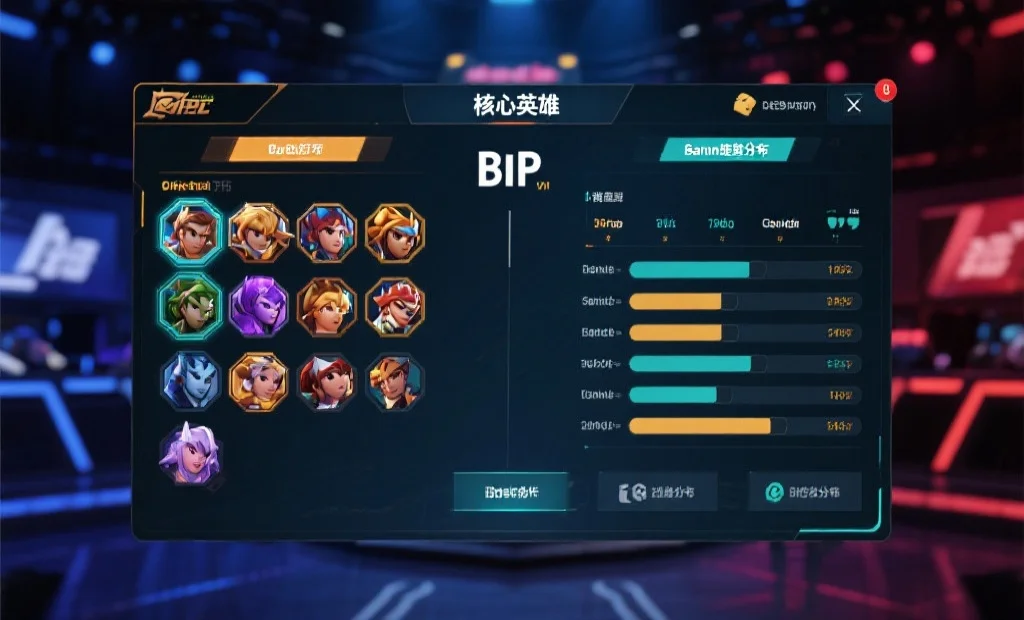Open the teal distribution tab above stats
This screenshot has height=620, width=1024.
[727, 150]
